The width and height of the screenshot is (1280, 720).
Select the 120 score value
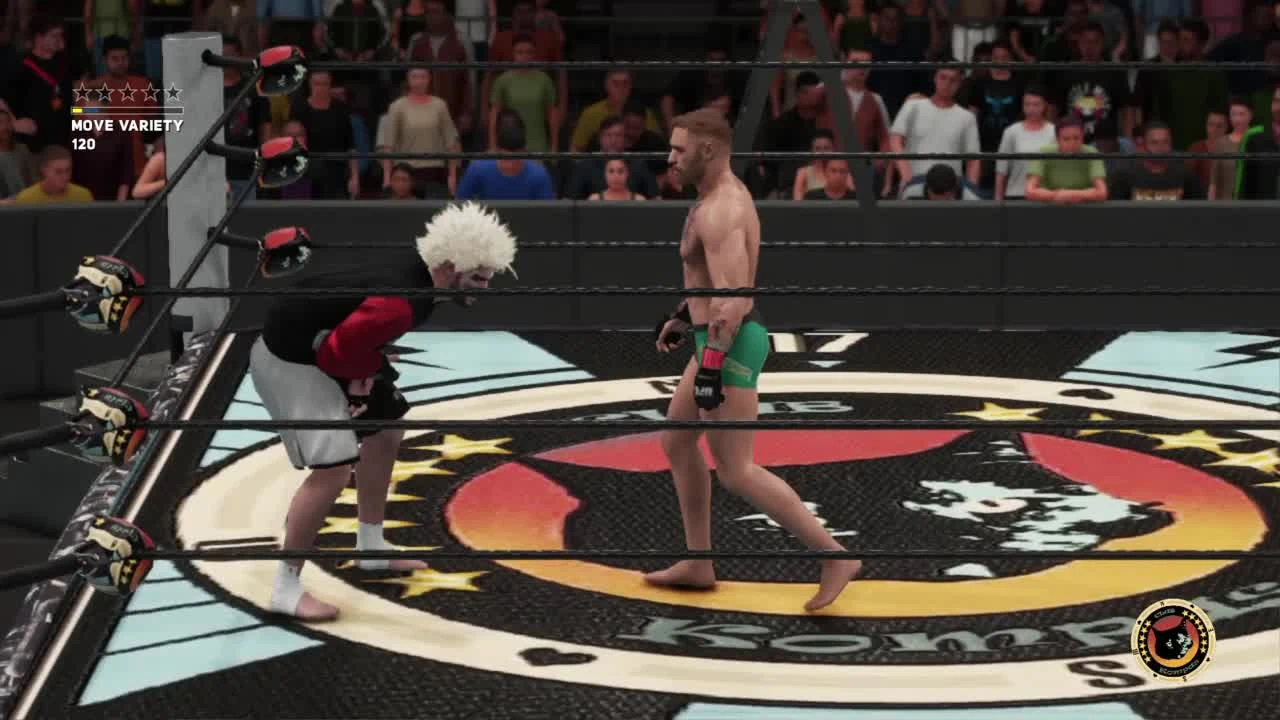84,144
